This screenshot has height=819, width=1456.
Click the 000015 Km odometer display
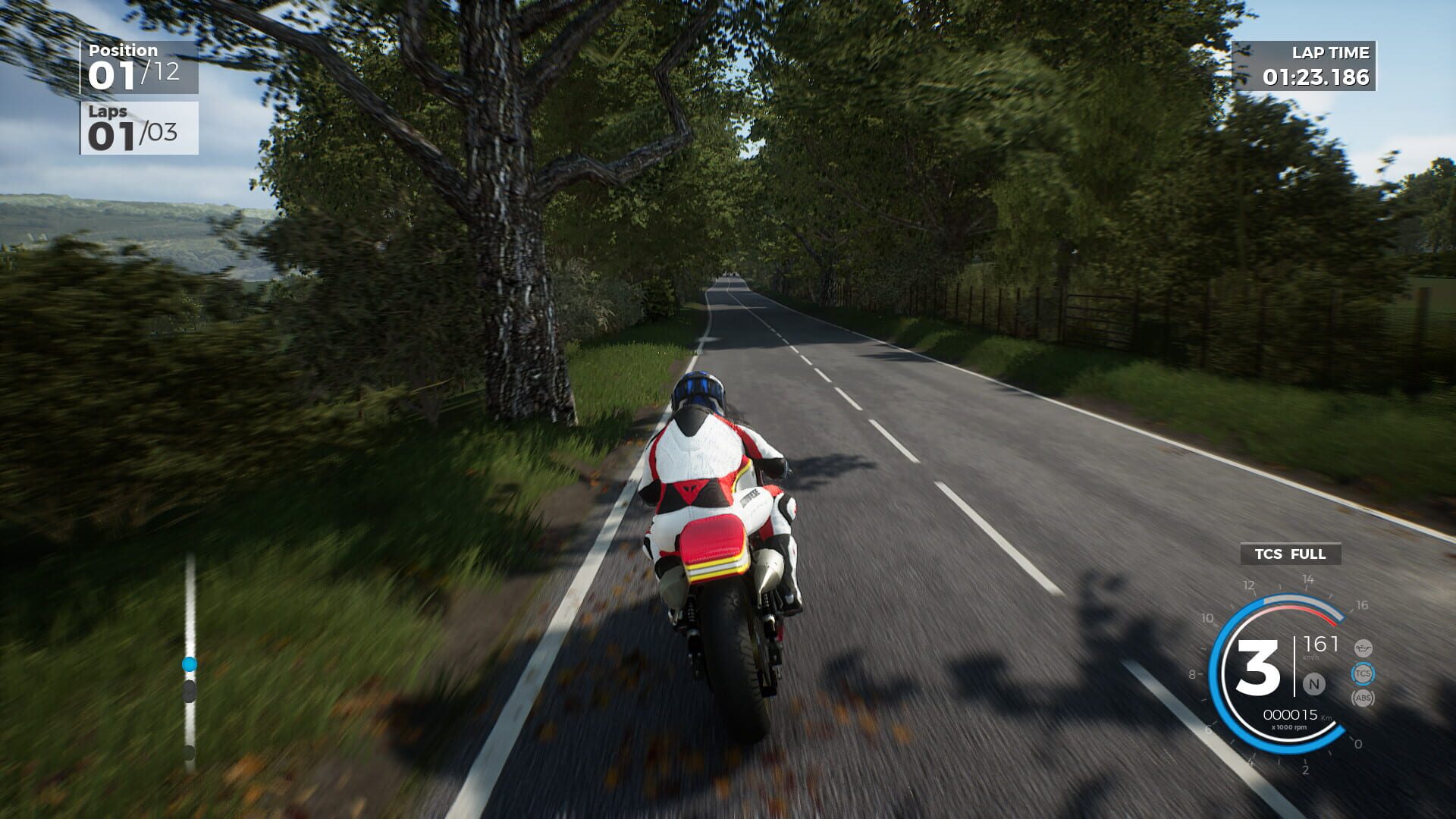pos(1291,714)
